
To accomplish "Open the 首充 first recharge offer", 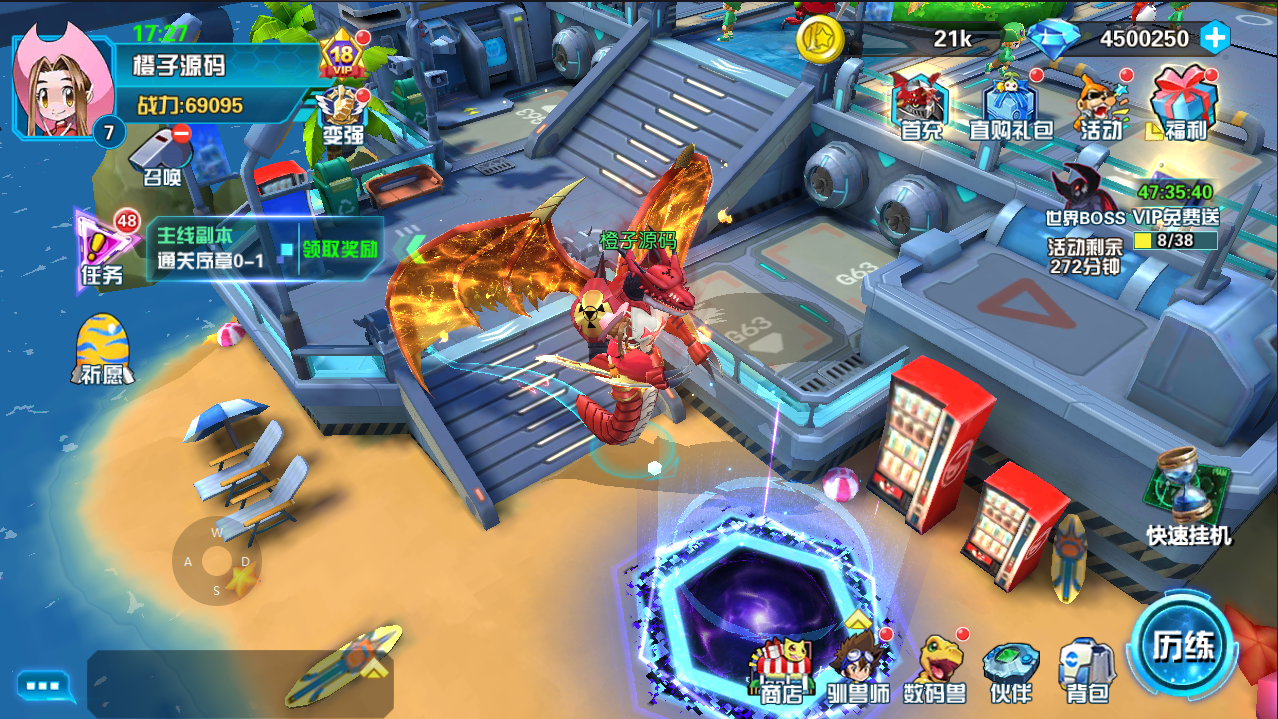I will pyautogui.click(x=921, y=104).
